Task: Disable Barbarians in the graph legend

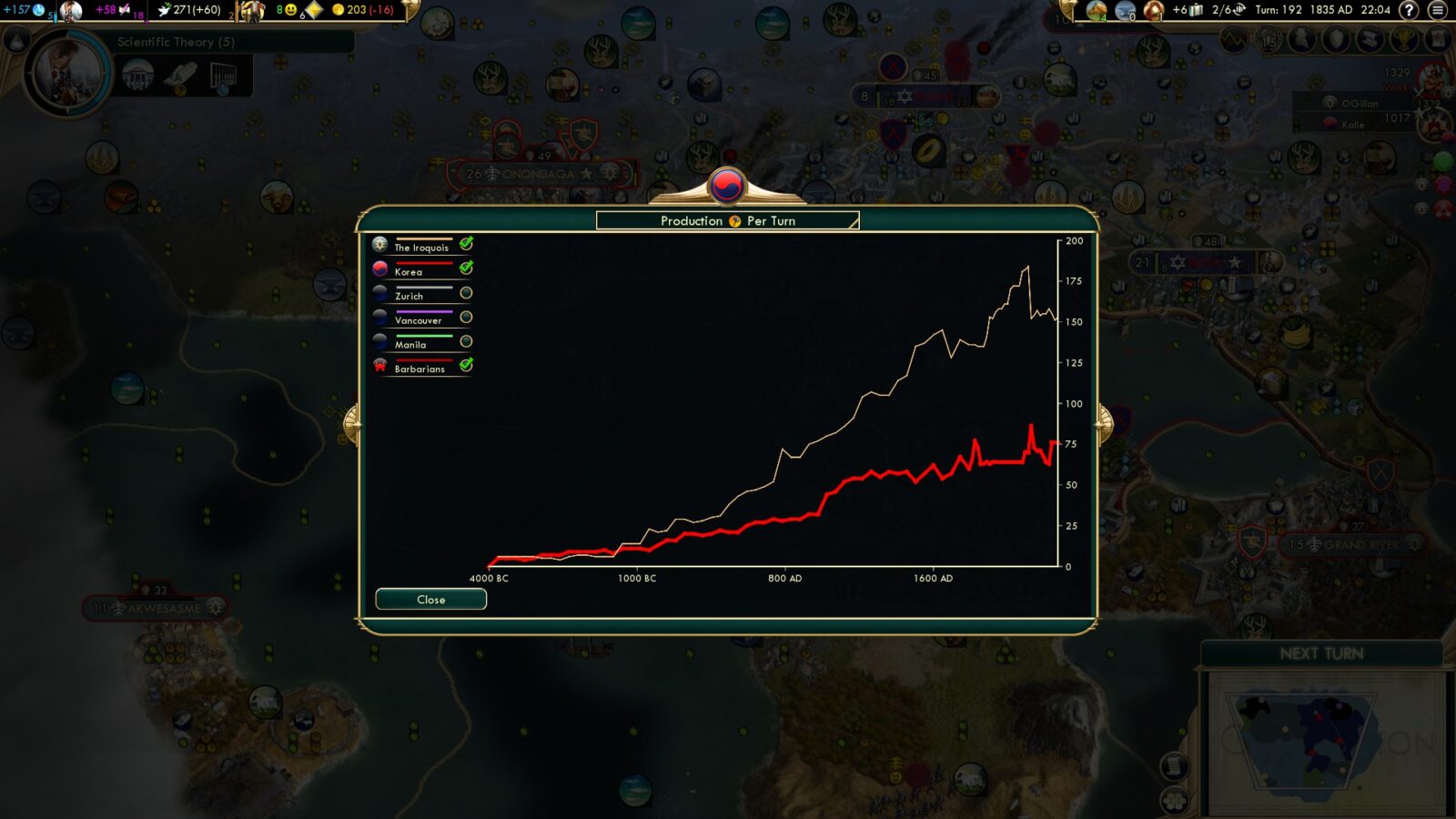Action: pos(467,366)
